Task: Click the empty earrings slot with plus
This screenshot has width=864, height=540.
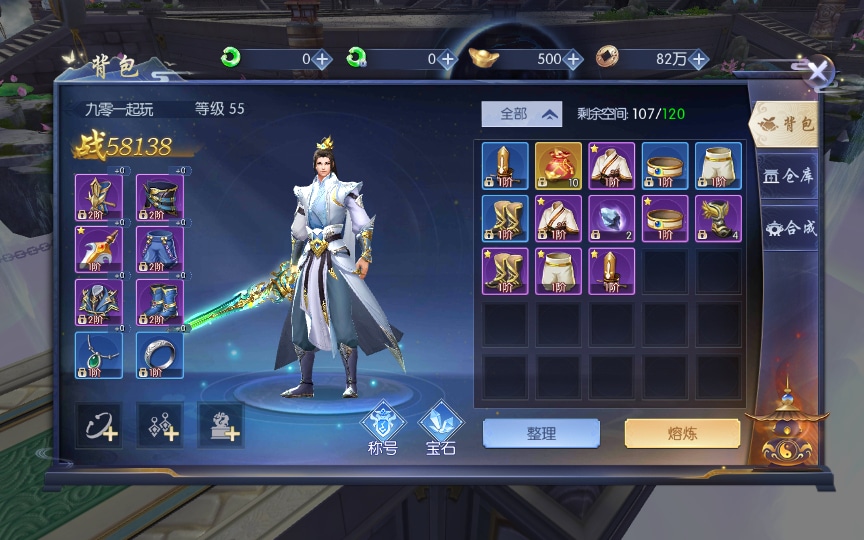Action: point(100,426)
